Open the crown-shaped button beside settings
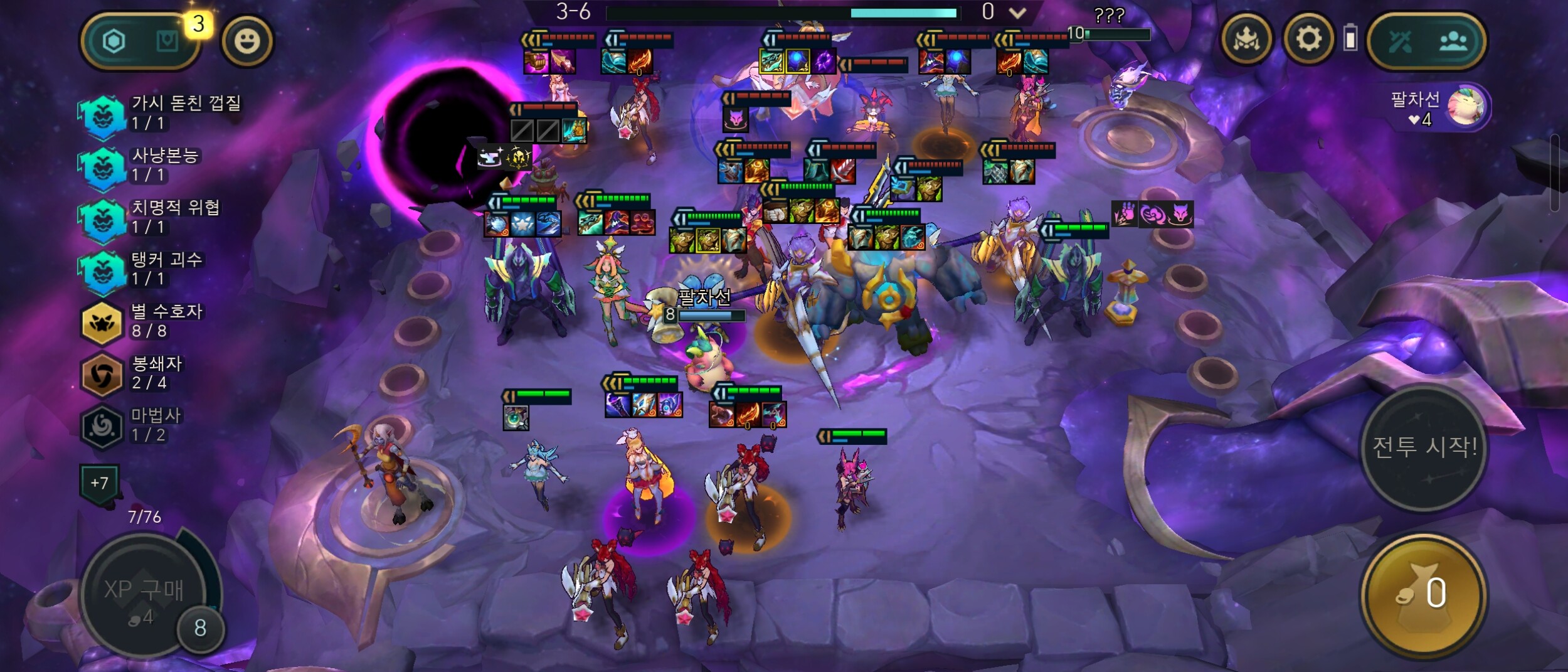Image resolution: width=1568 pixels, height=672 pixels. click(x=1247, y=40)
